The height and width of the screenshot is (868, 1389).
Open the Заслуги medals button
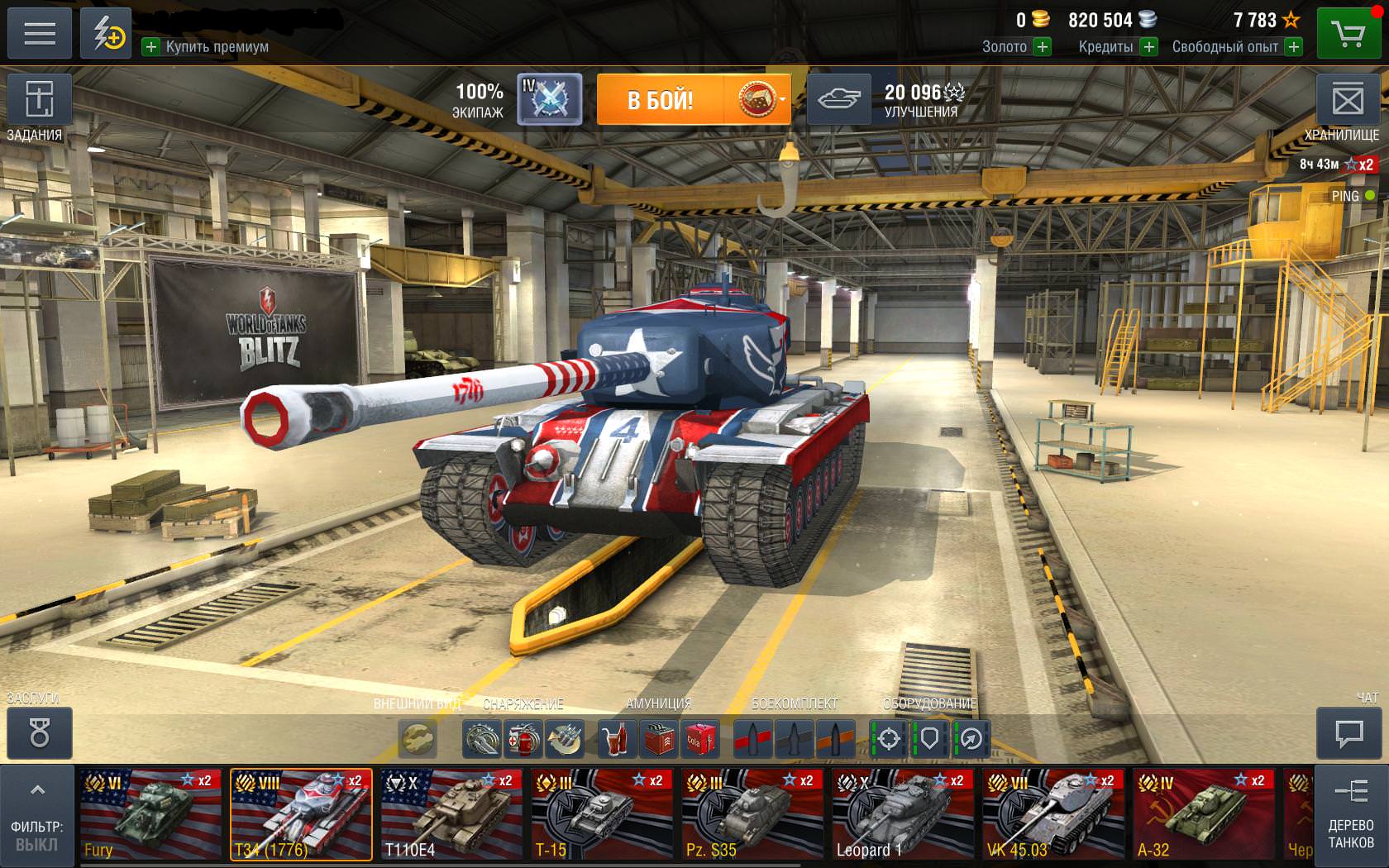[x=39, y=733]
